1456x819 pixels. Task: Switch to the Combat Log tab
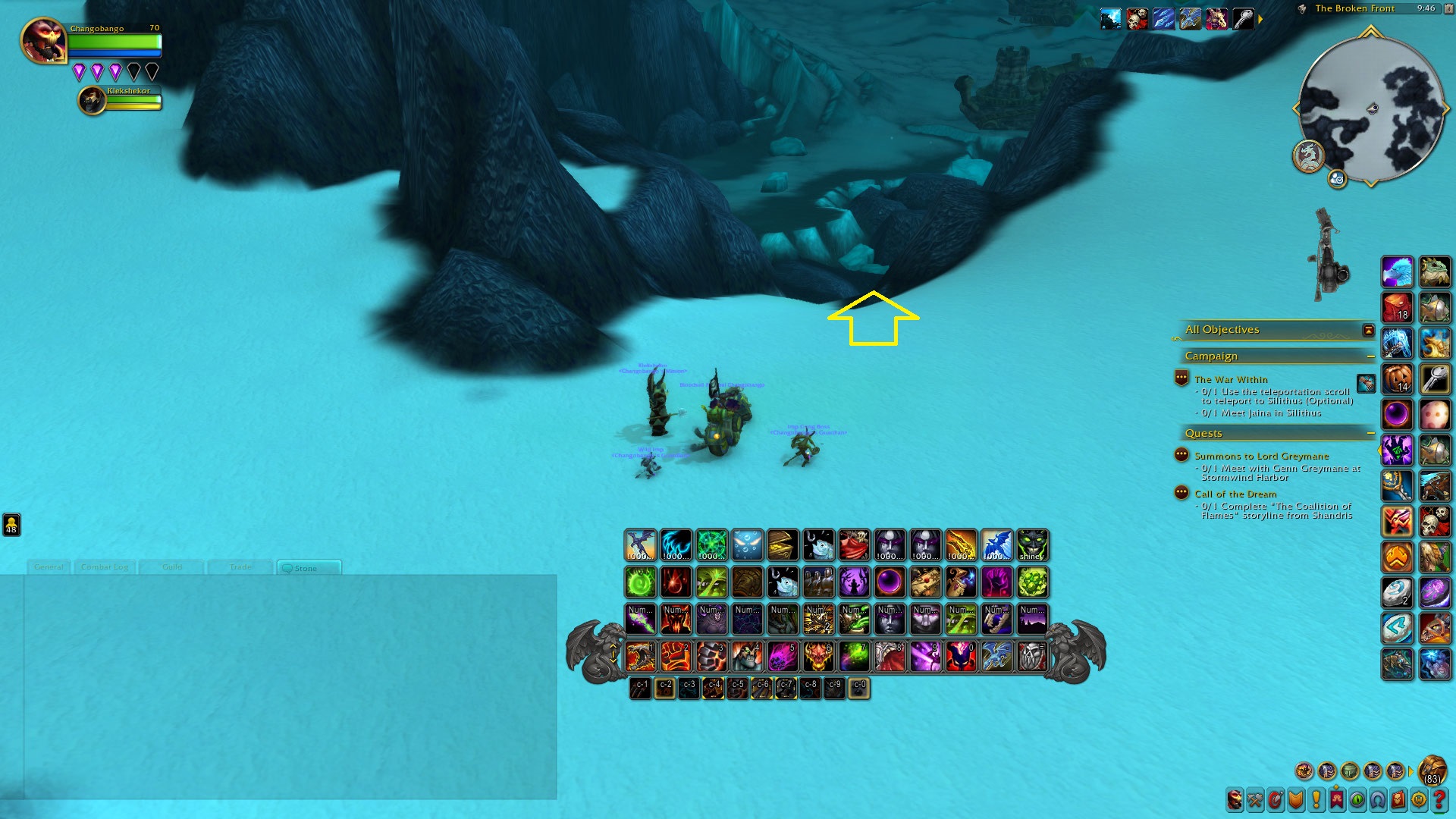tap(105, 567)
